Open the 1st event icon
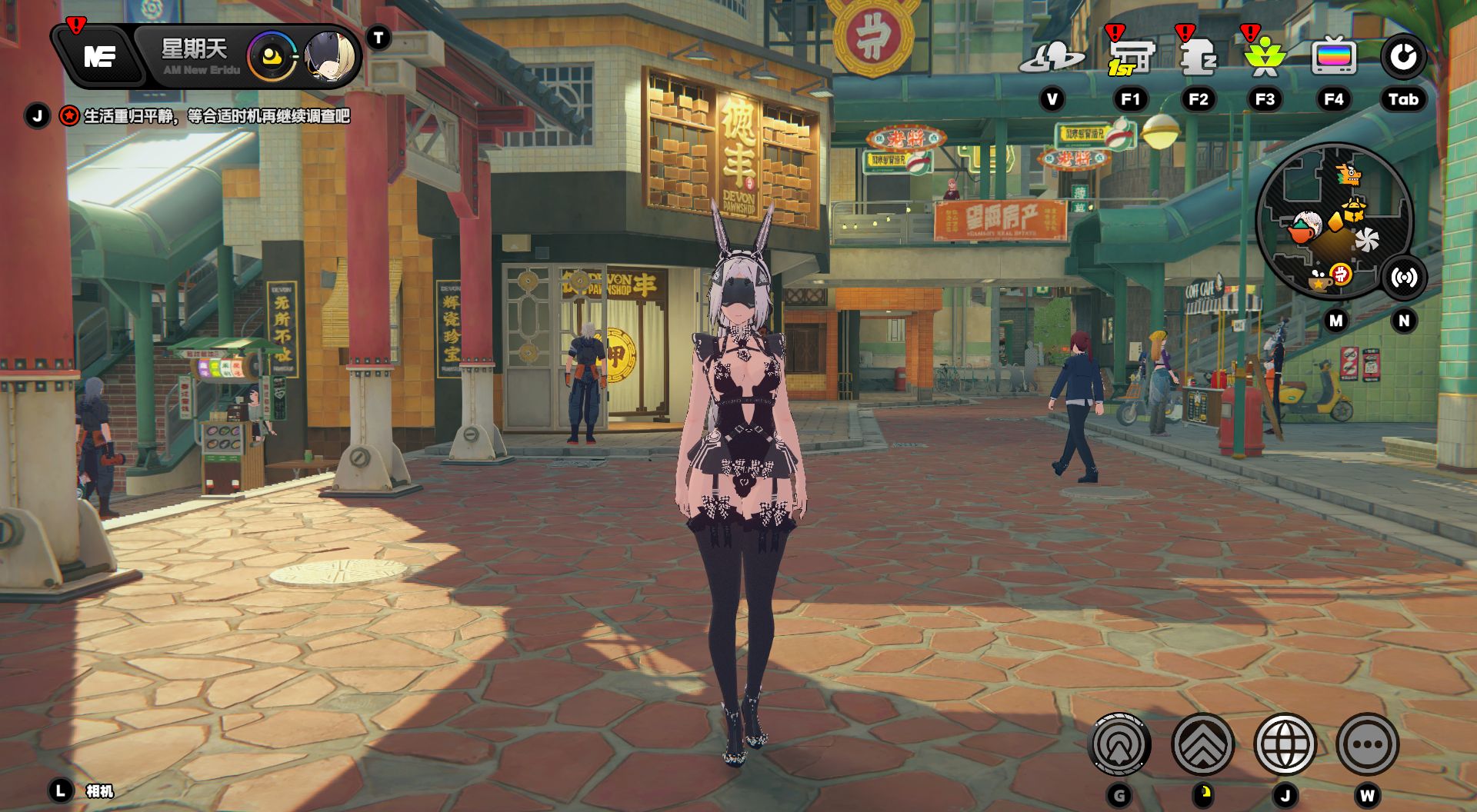This screenshot has width=1477, height=812. (x=1130, y=57)
